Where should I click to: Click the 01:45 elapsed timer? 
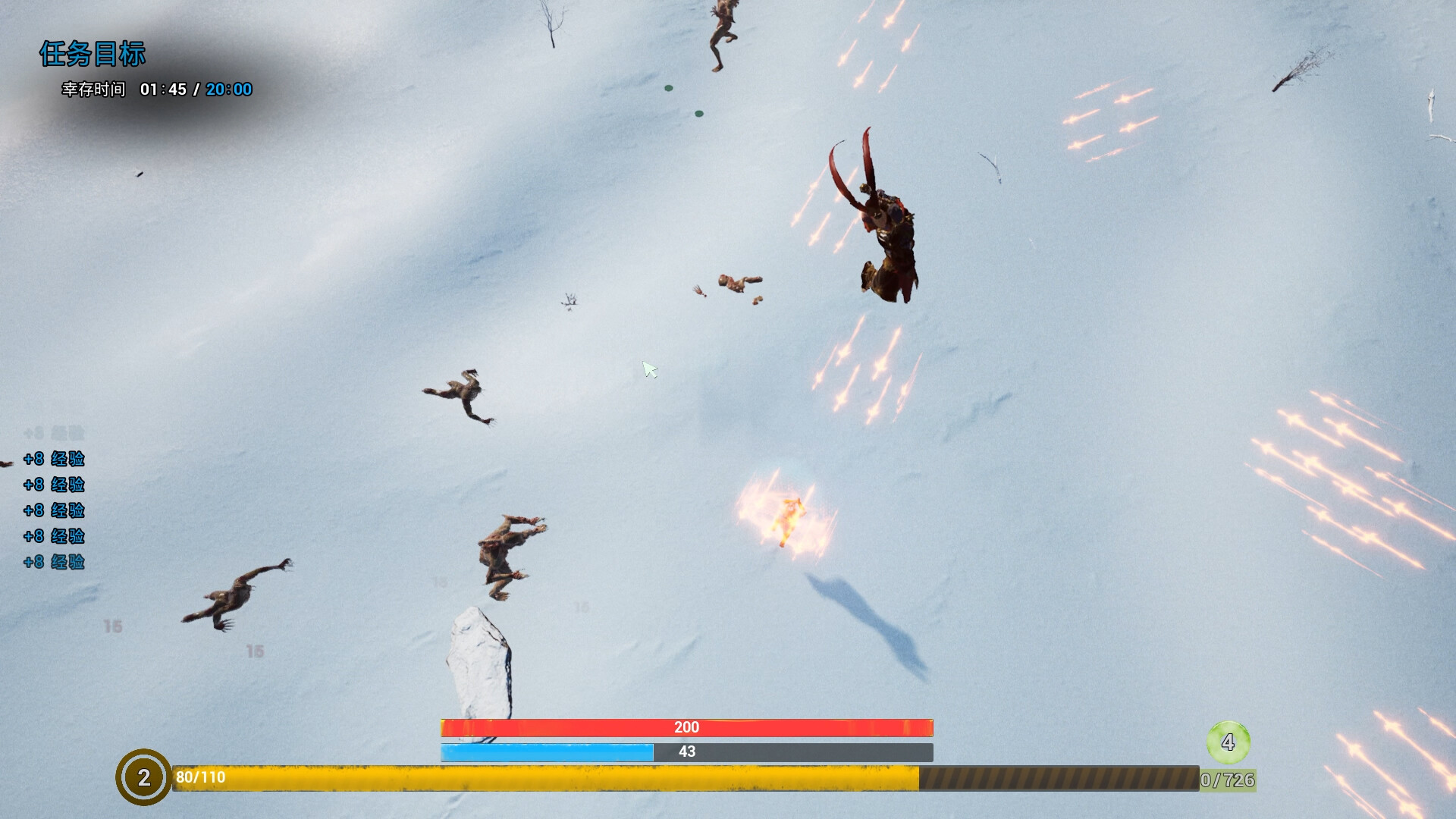click(x=165, y=89)
